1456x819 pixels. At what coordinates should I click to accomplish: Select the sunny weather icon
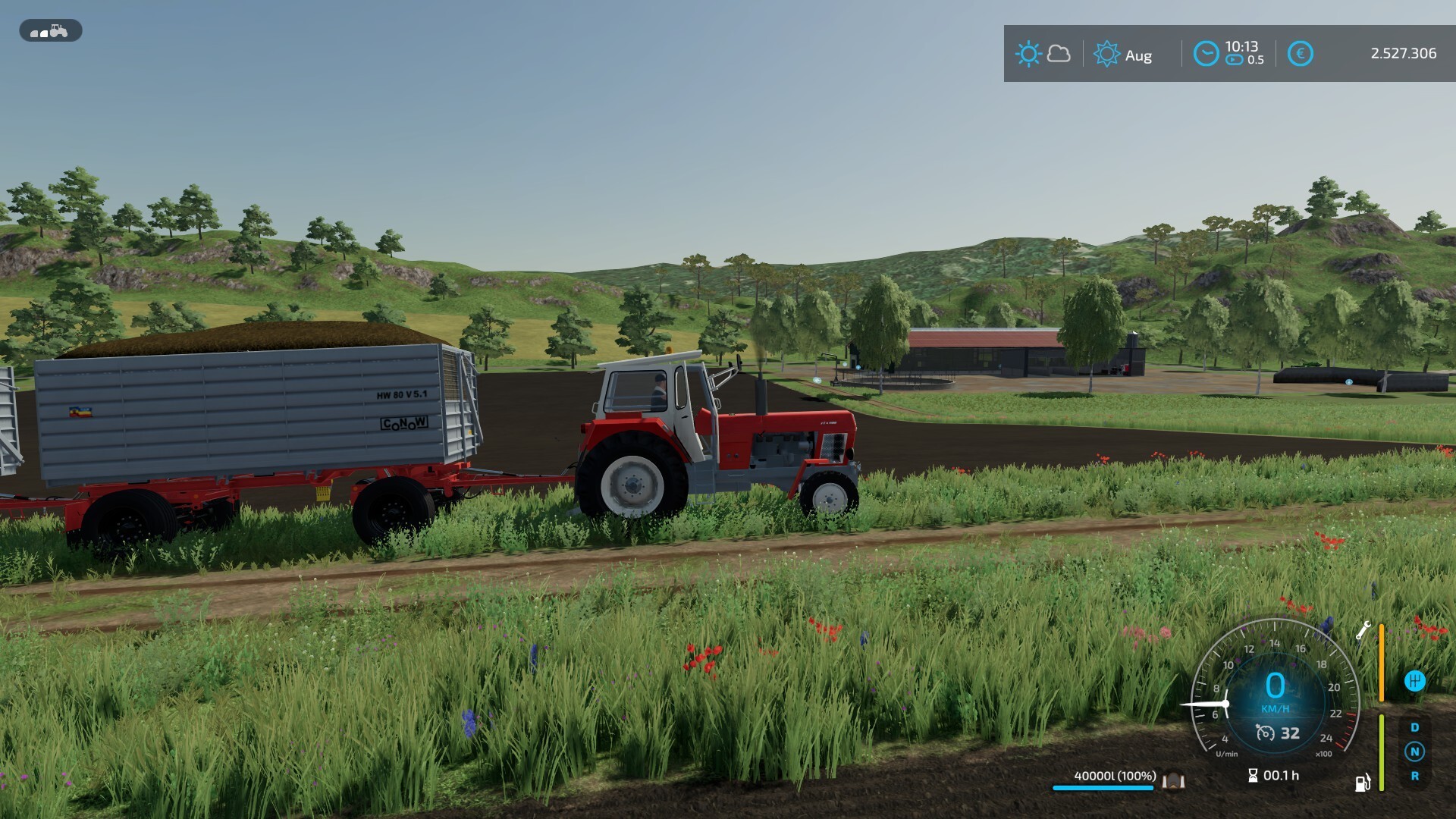pos(1028,54)
